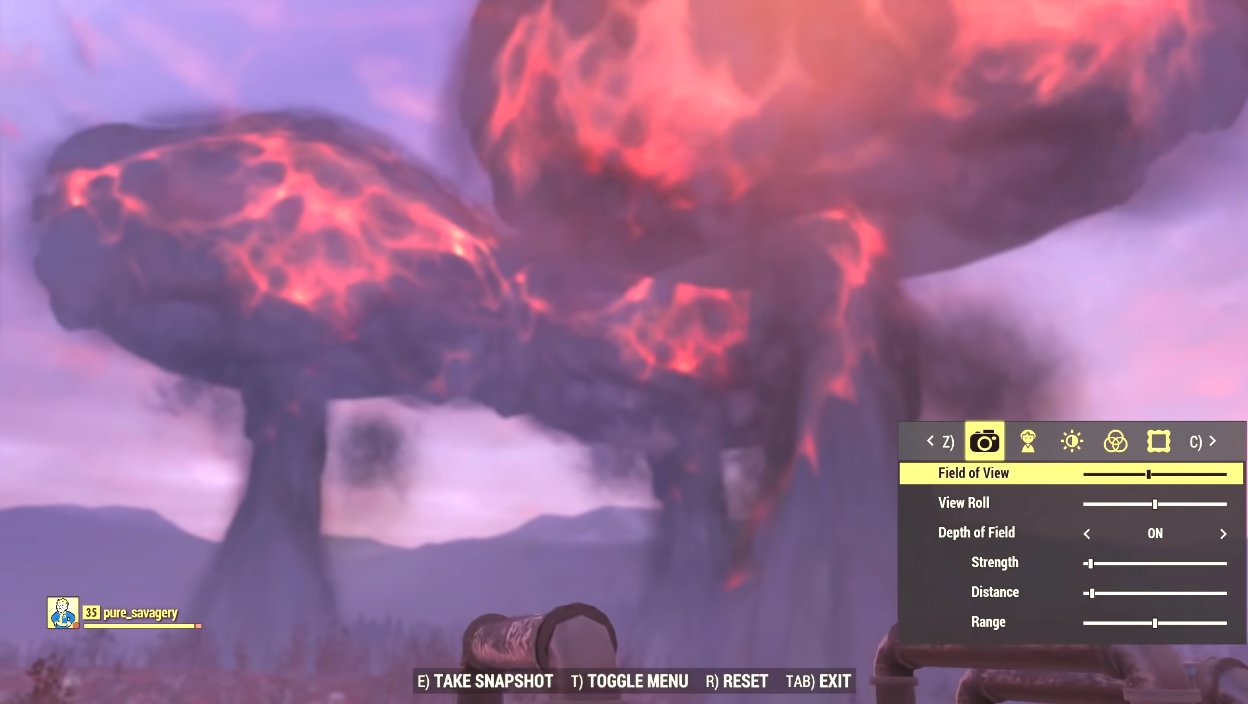Change the depth of field Range slider

(1155, 623)
